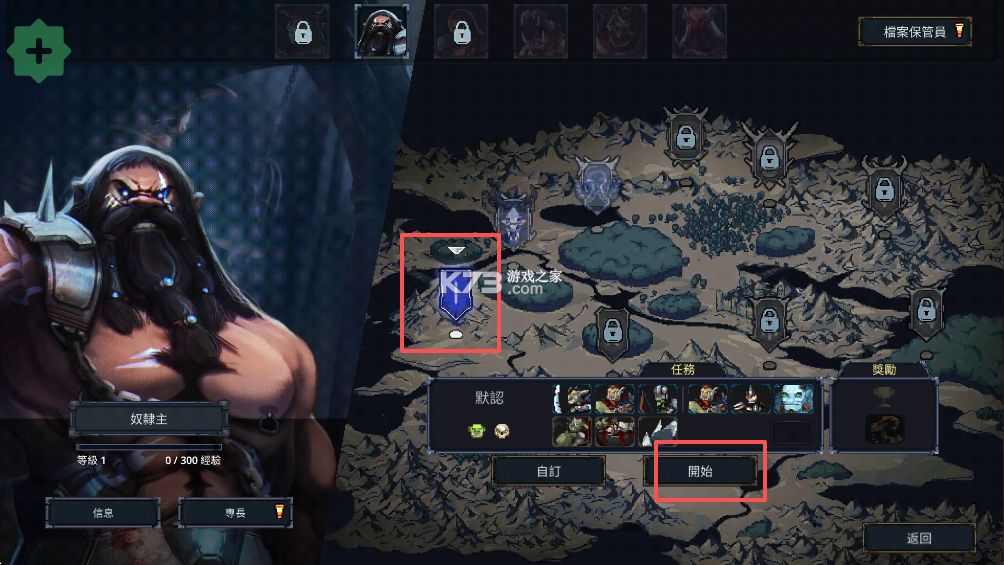Click the skull icon under 默認

pyautogui.click(x=502, y=430)
